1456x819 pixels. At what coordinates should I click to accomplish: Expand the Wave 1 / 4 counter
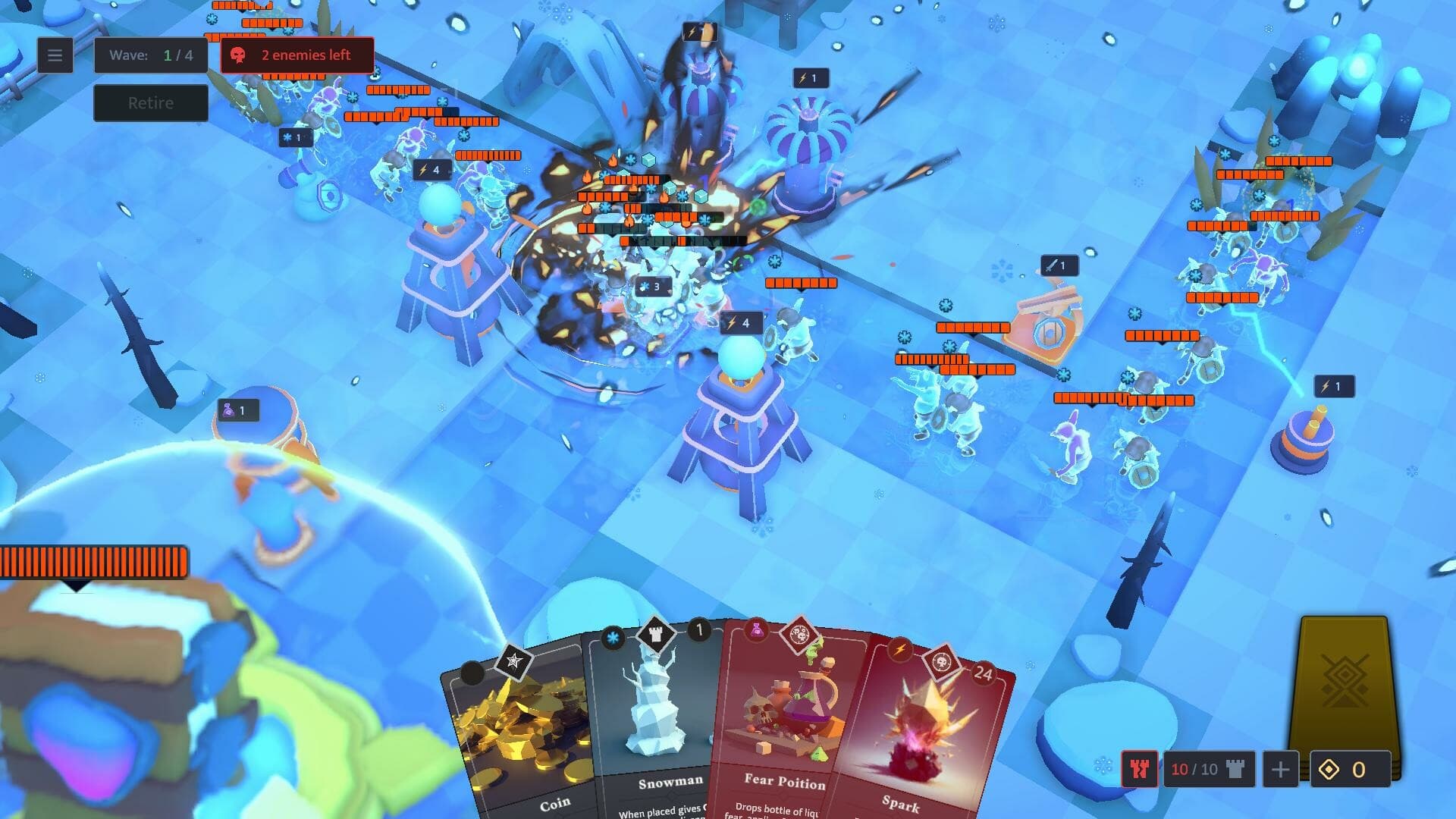tap(150, 55)
